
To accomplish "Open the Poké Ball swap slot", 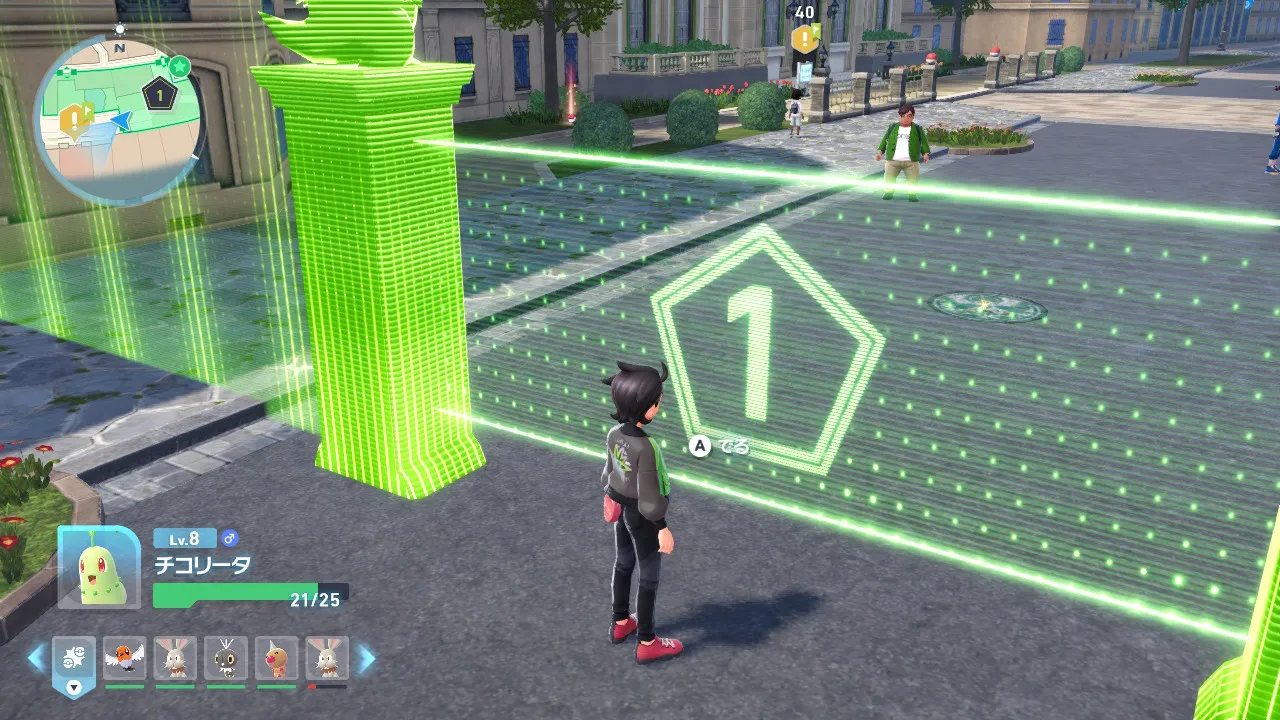I will 74,660.
